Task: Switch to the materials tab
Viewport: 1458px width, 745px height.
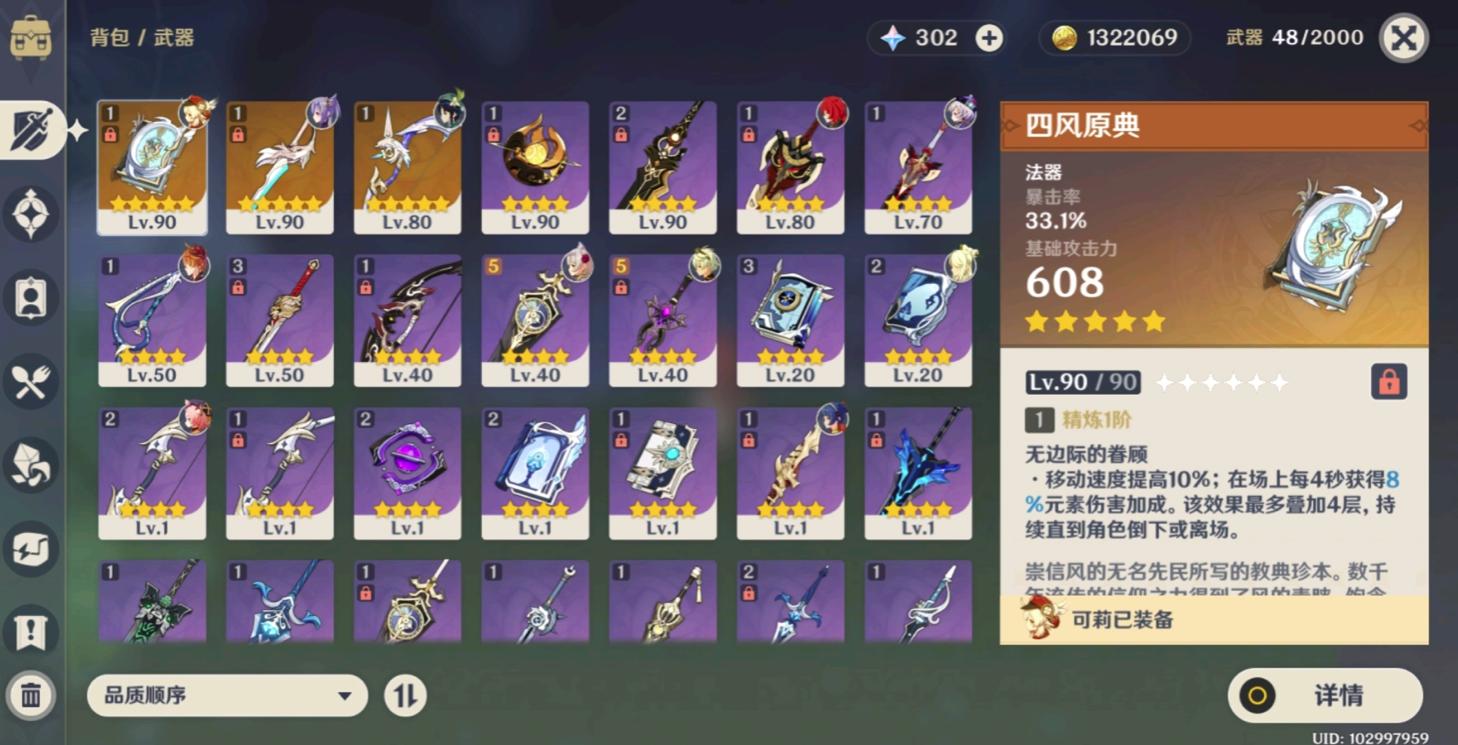Action: 31,465
